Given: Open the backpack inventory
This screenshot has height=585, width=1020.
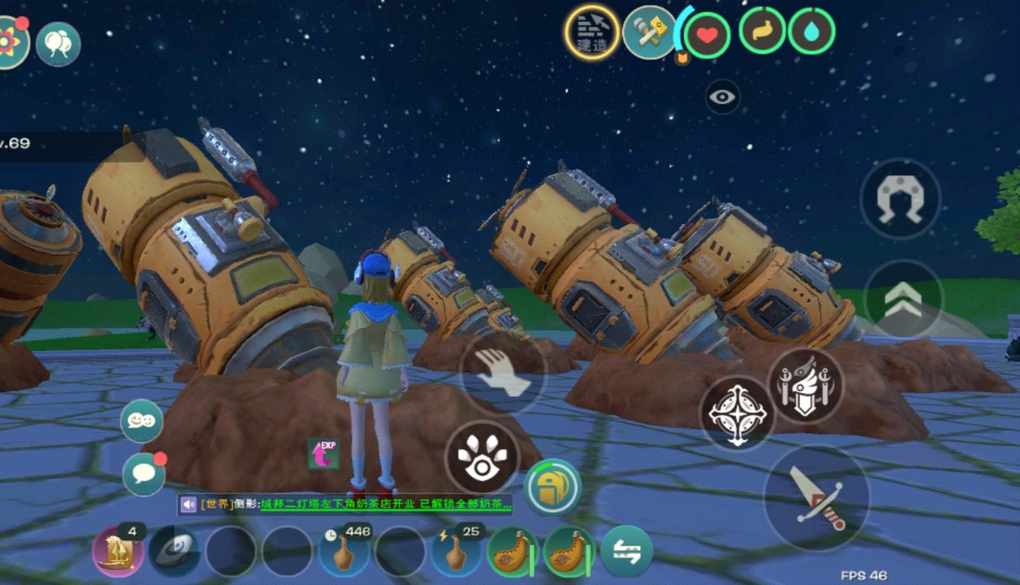Looking at the screenshot, I should pos(553,487).
